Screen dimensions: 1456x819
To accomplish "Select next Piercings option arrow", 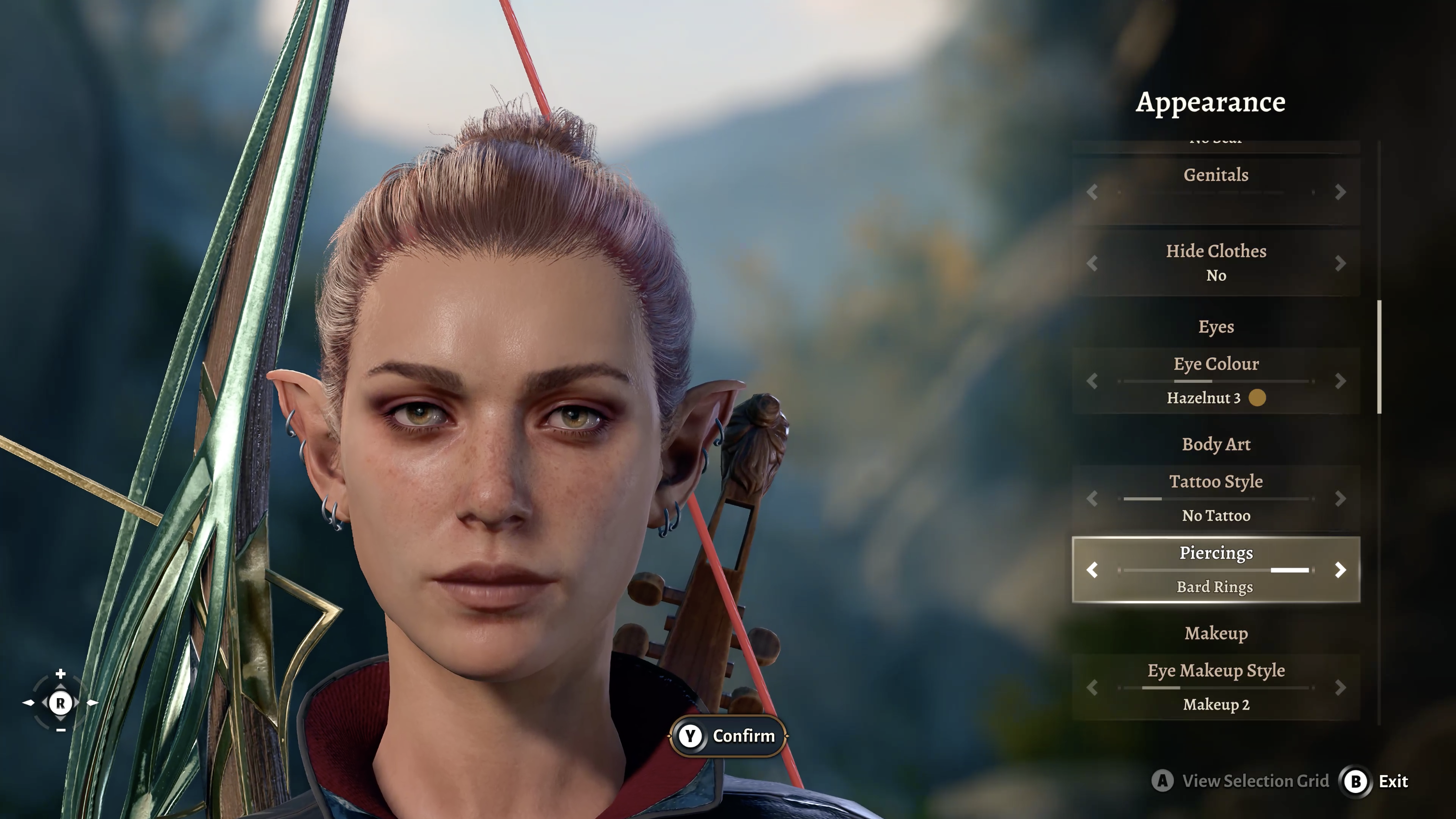I will click(x=1340, y=570).
